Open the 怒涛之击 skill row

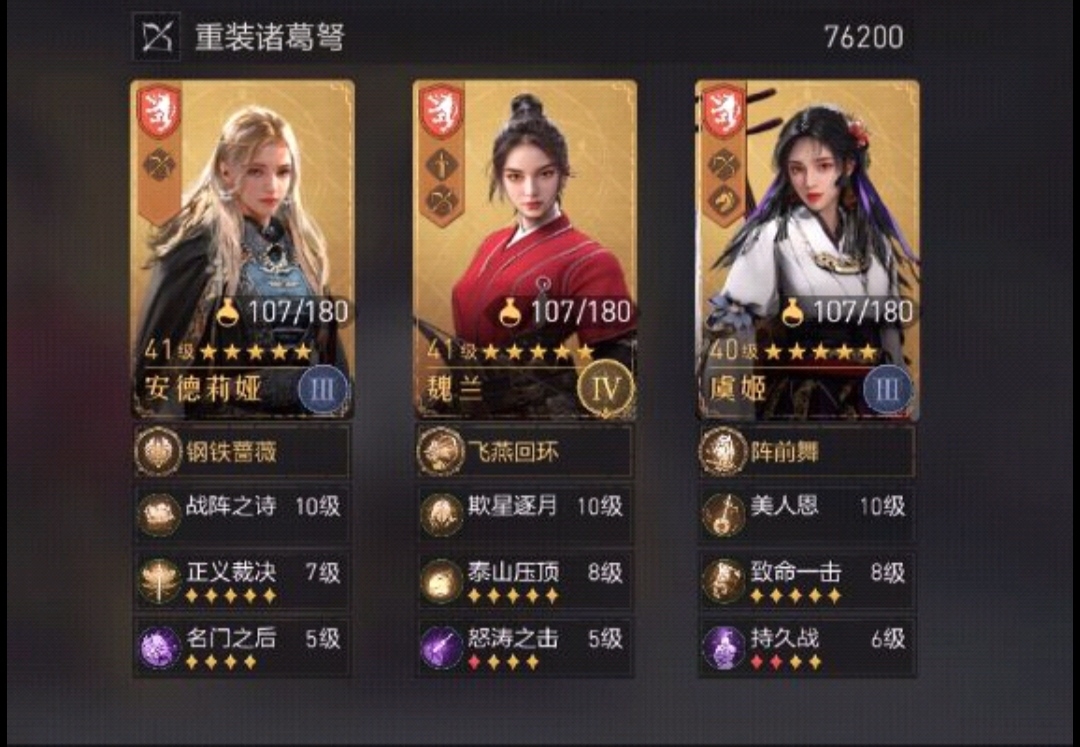point(524,646)
